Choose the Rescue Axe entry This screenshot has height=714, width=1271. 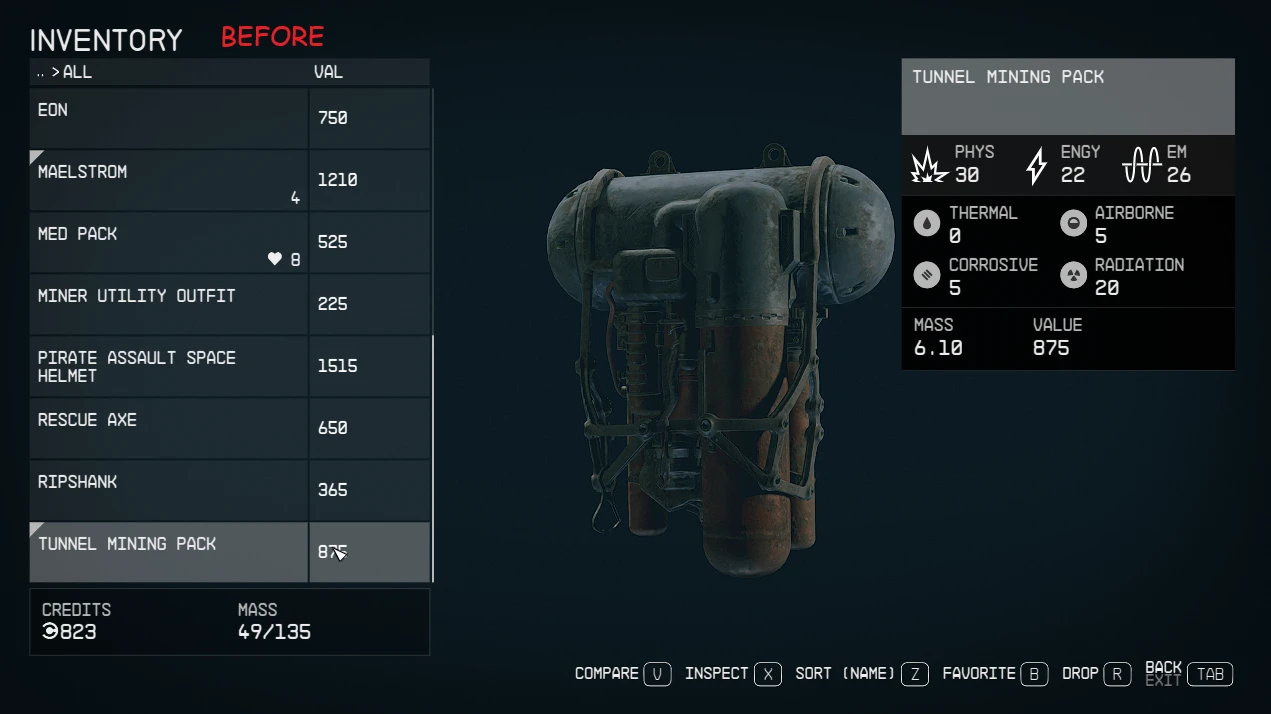(x=168, y=428)
